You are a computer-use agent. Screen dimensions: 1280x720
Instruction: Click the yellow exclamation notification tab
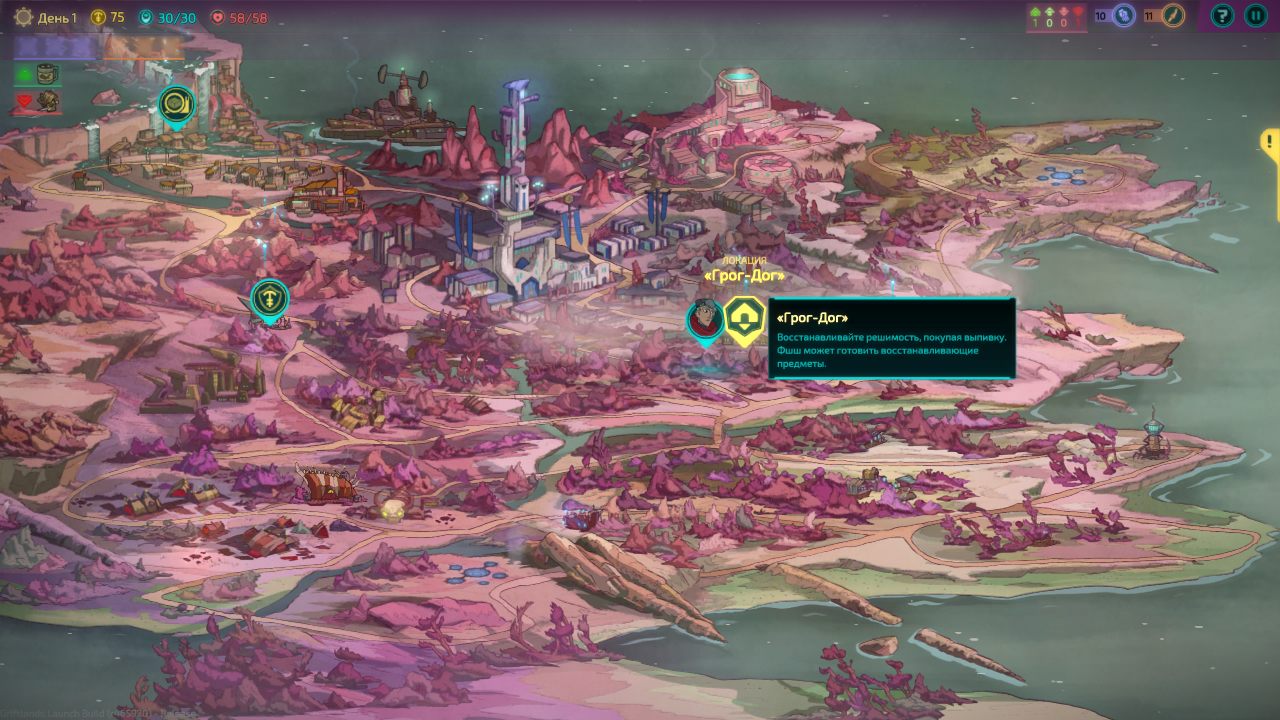[1270, 142]
